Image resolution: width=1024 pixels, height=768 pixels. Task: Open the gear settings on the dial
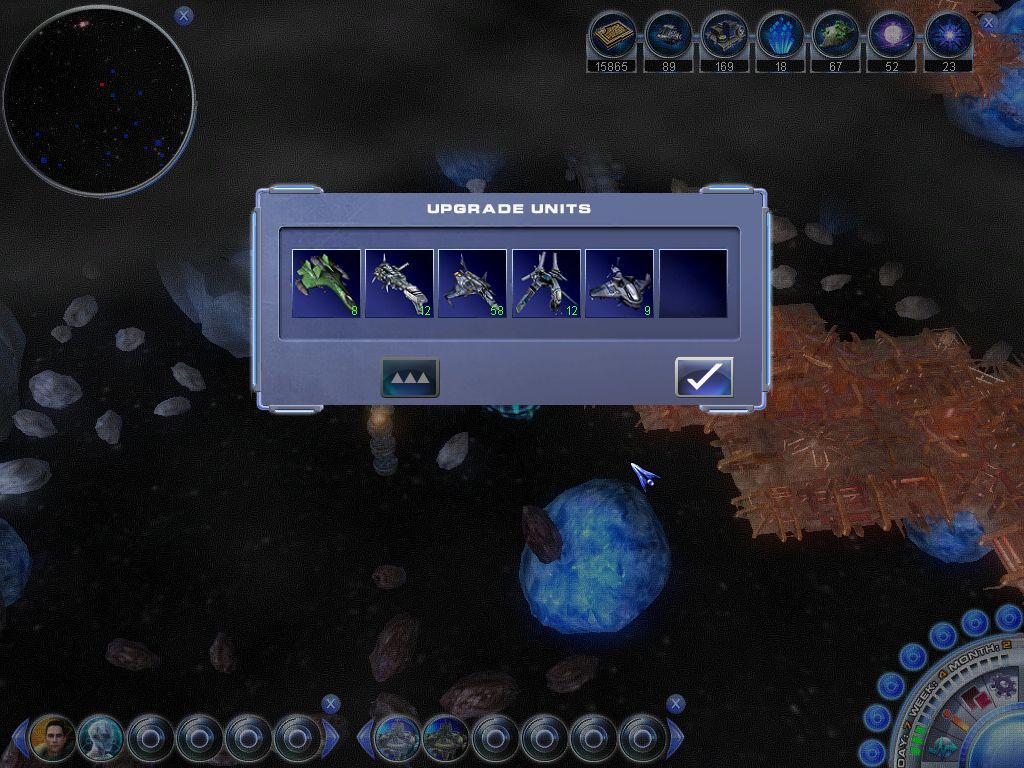999,686
